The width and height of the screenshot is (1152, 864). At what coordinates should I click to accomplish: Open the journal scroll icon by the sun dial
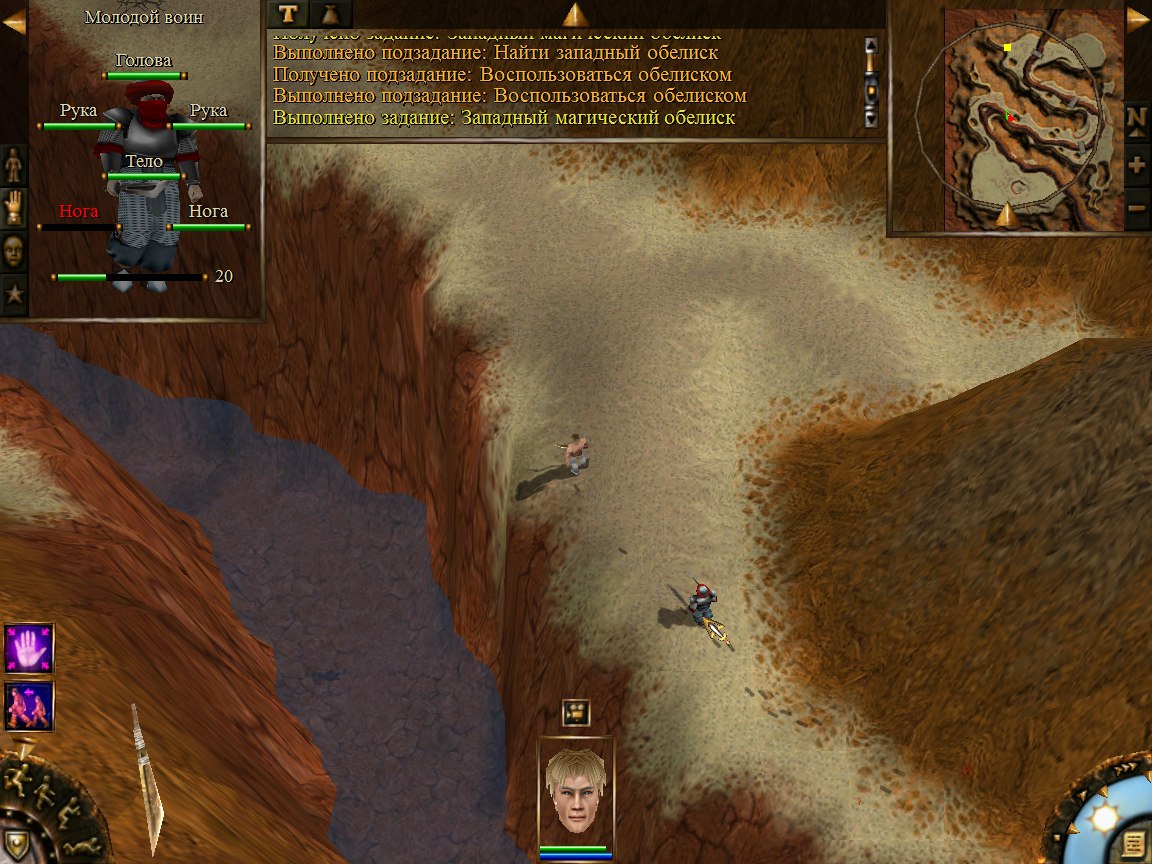click(1133, 844)
